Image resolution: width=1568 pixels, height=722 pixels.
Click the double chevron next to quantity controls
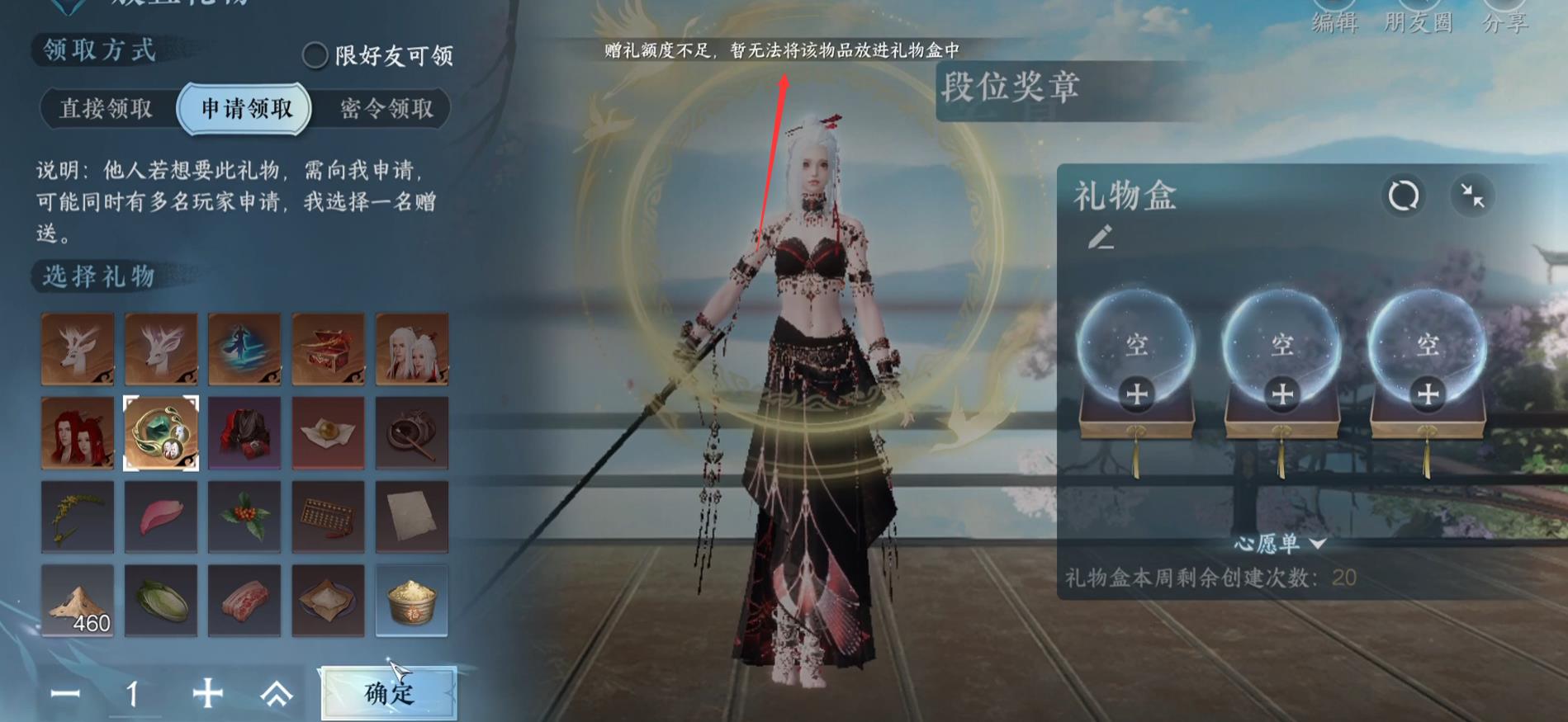pyautogui.click(x=277, y=695)
